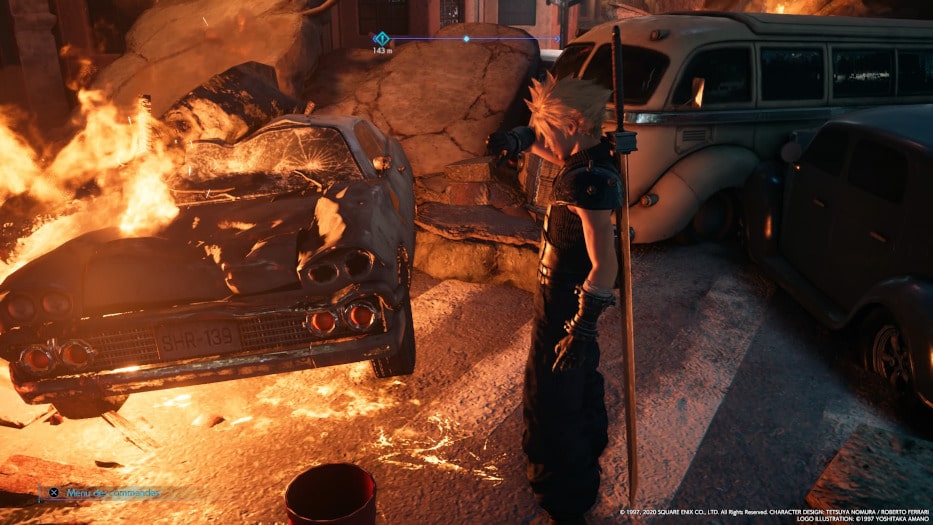This screenshot has height=525, width=933.
Task: Select the center diamond of the compass bar
Action: [x=466, y=39]
